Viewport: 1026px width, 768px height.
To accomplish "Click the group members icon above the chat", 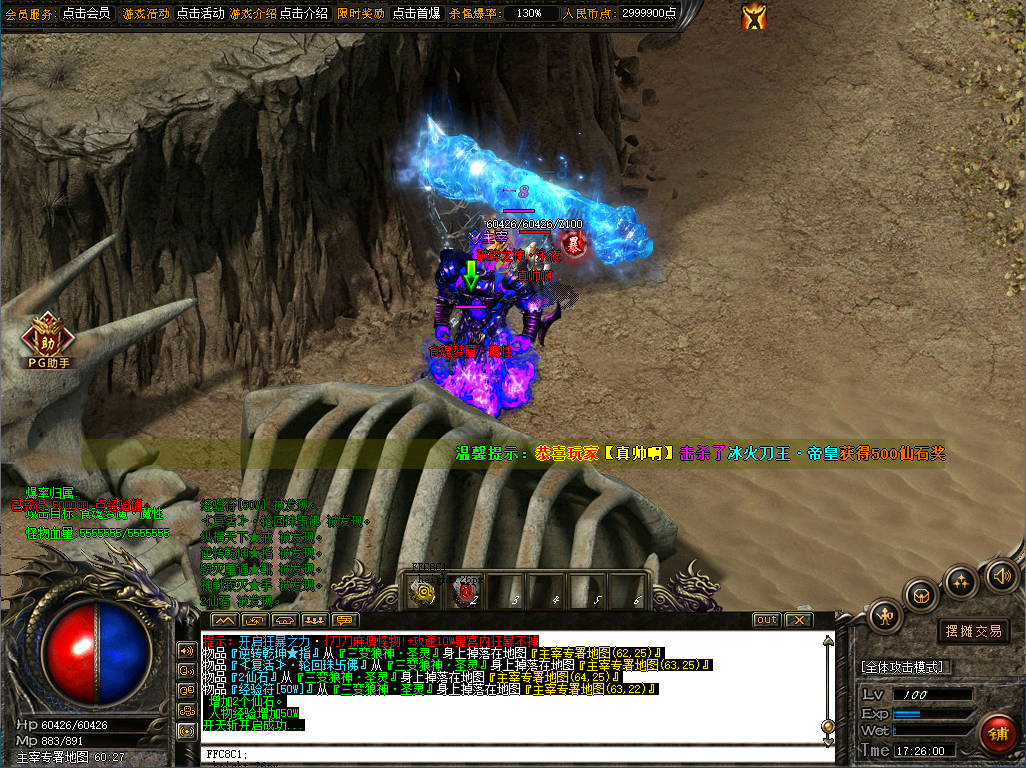I will point(315,621).
